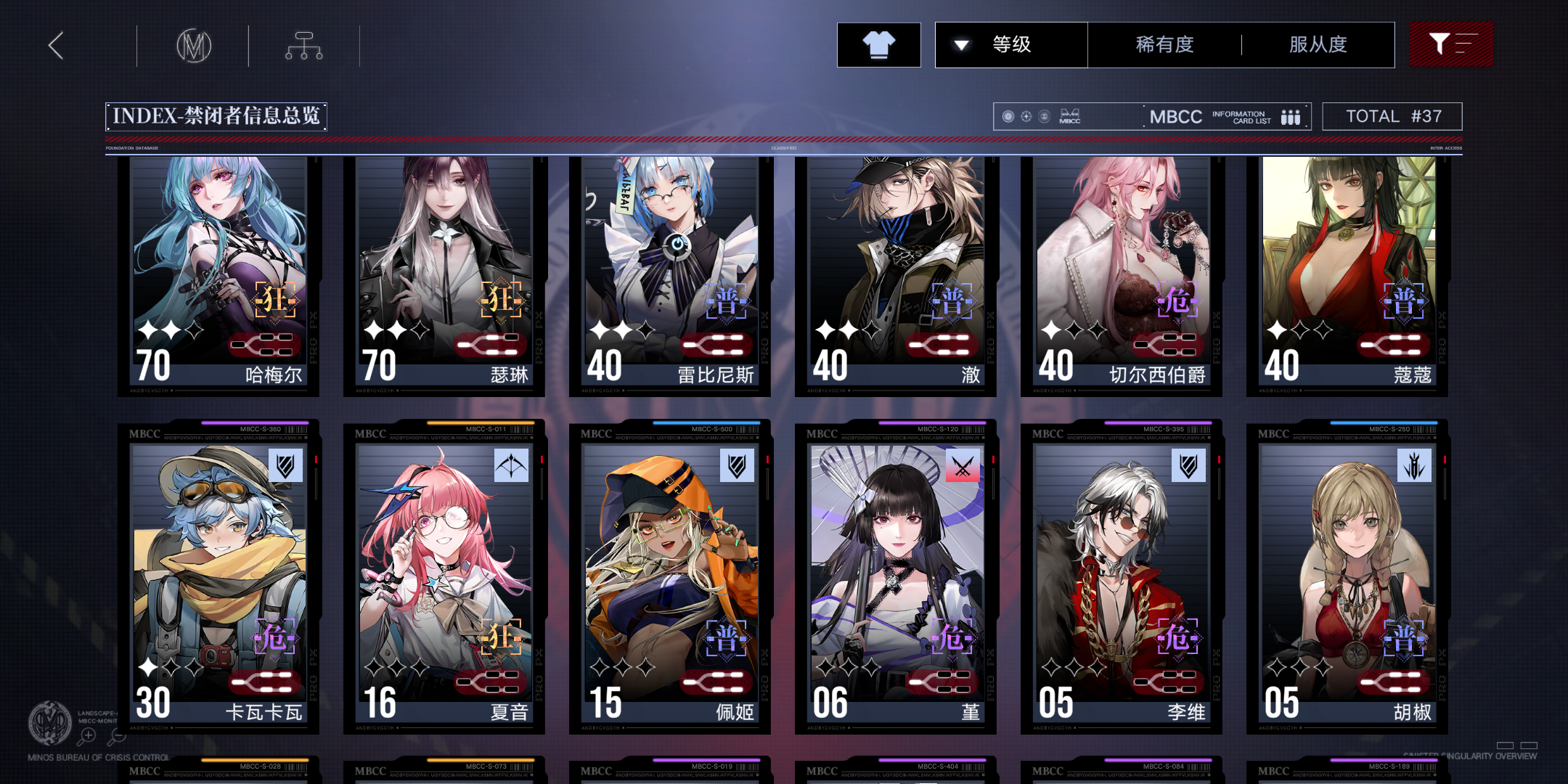Click the TOTAL #37 counter
The image size is (1568, 784).
pos(1392,116)
